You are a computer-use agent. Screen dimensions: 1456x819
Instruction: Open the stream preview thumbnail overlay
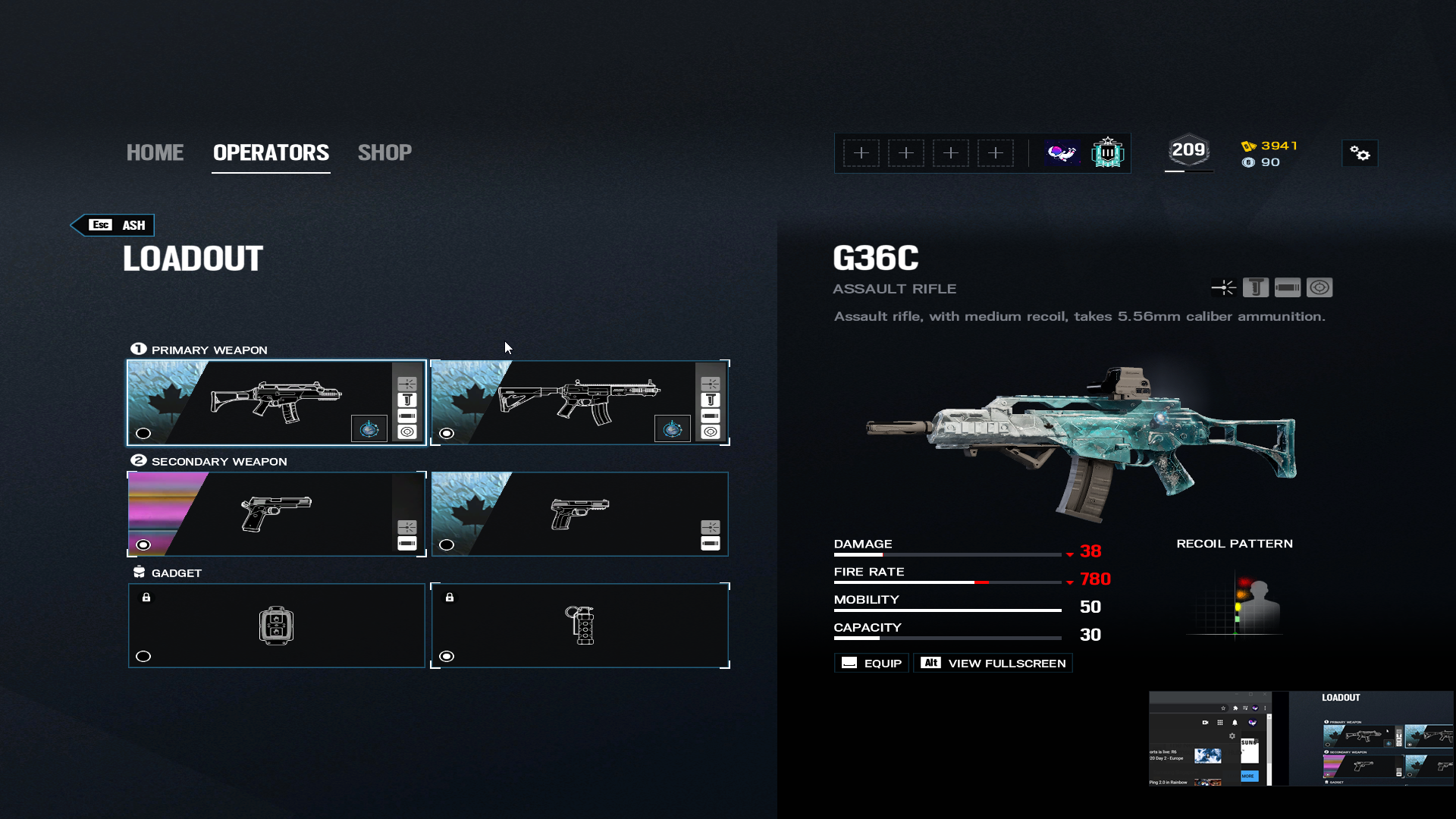click(x=1301, y=738)
